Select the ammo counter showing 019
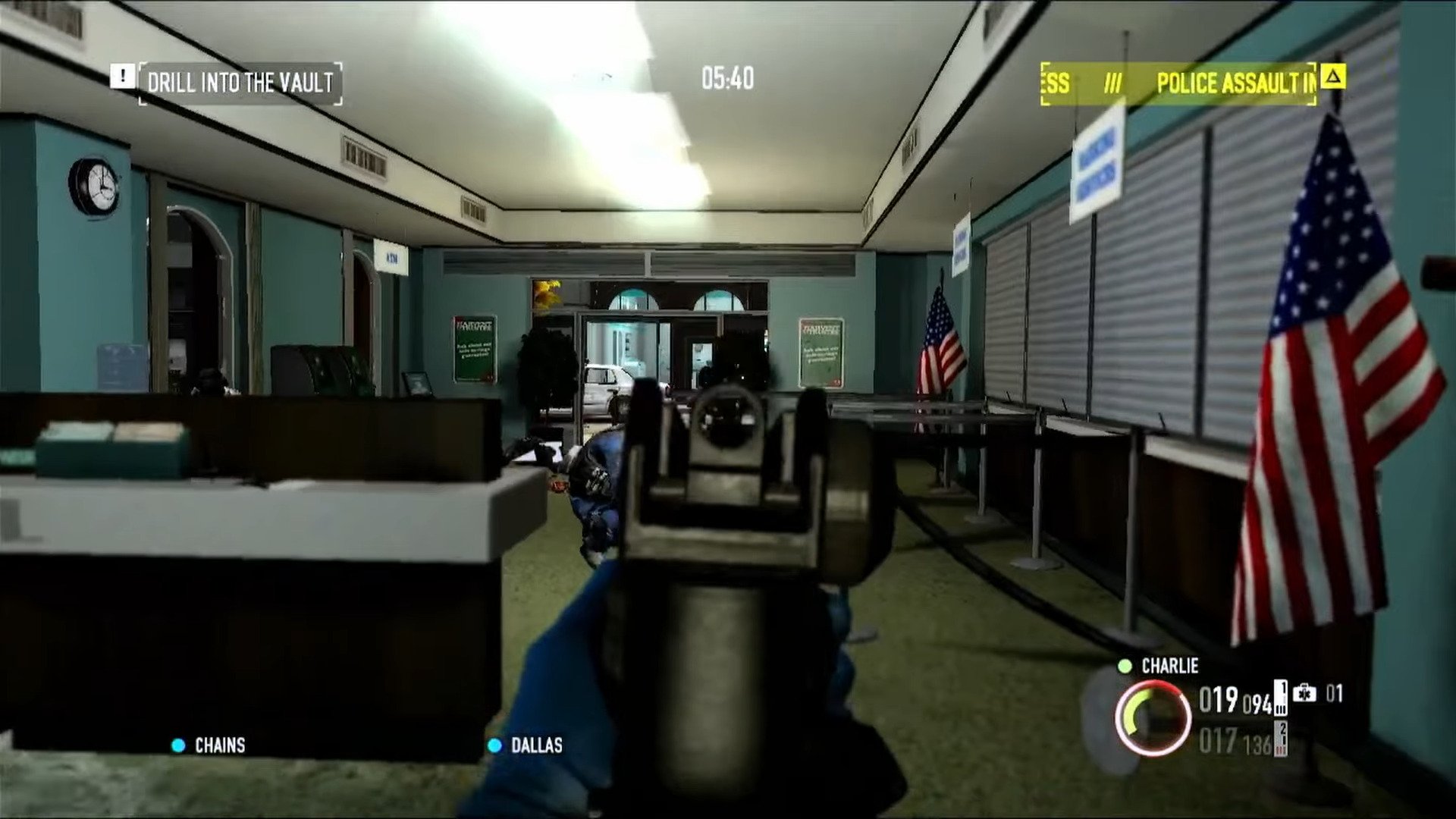Screen dimensions: 1456x819 1217,700
